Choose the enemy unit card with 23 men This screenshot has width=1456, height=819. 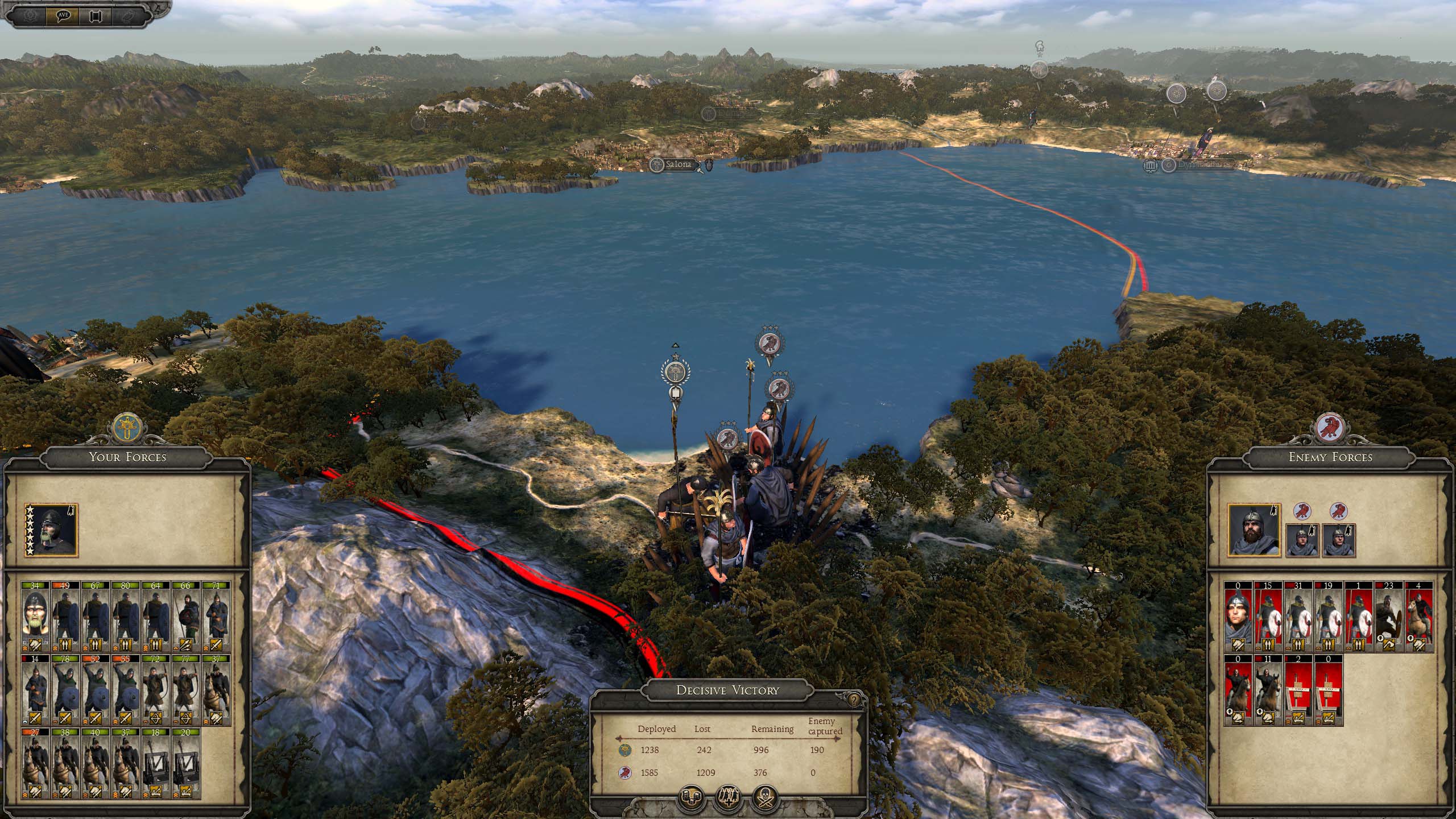pos(1388,618)
